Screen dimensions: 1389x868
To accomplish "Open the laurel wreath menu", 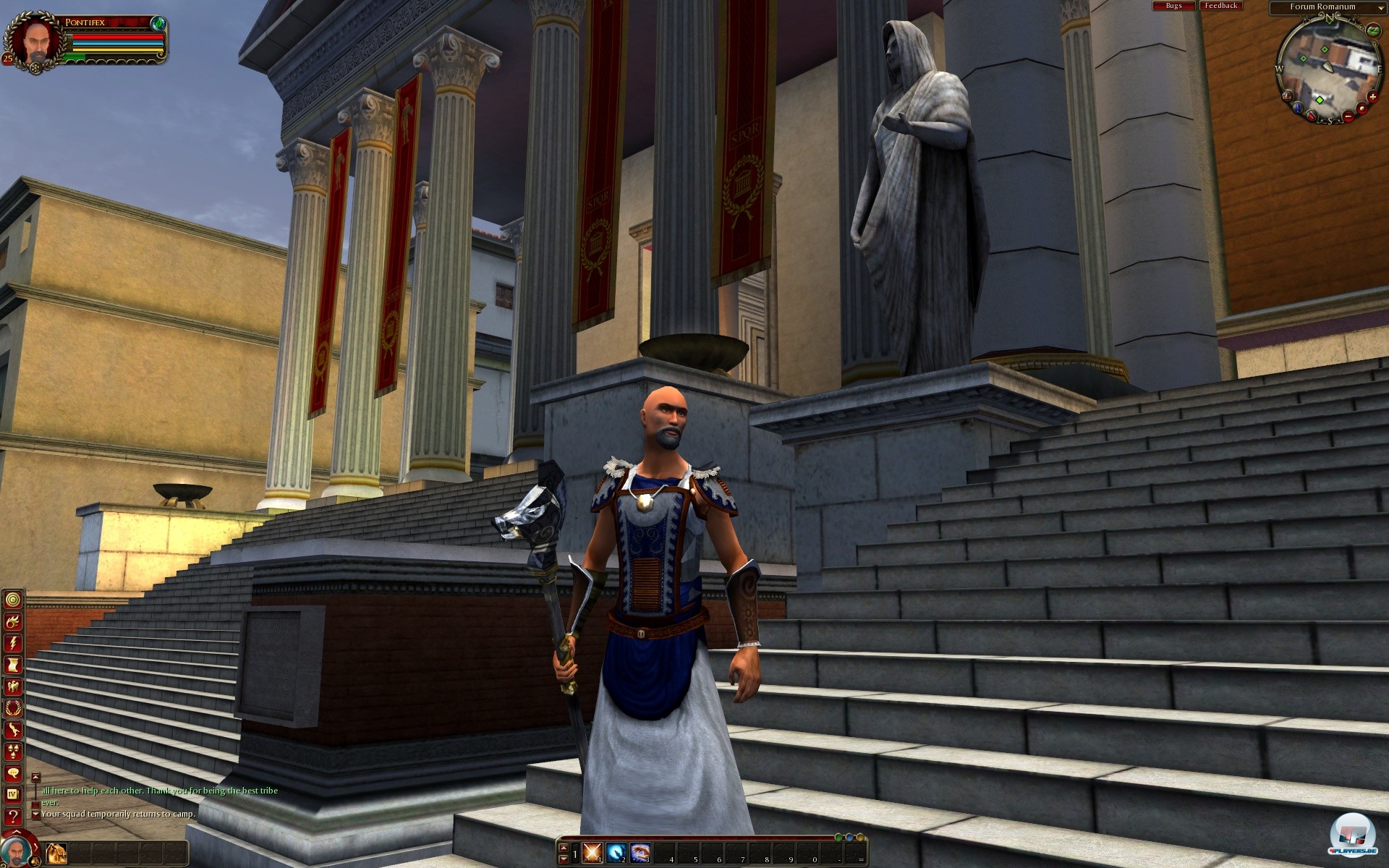I will [13, 708].
